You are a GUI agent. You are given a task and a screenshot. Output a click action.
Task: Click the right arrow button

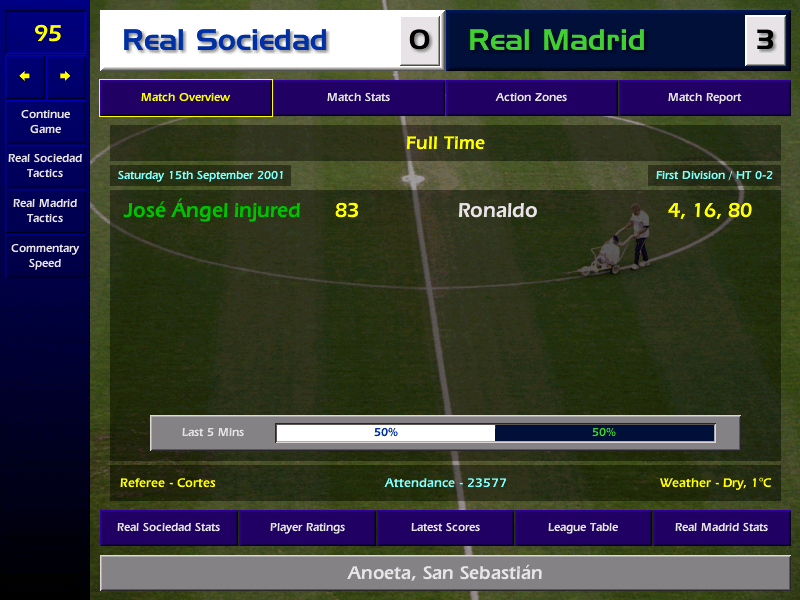pyautogui.click(x=66, y=76)
